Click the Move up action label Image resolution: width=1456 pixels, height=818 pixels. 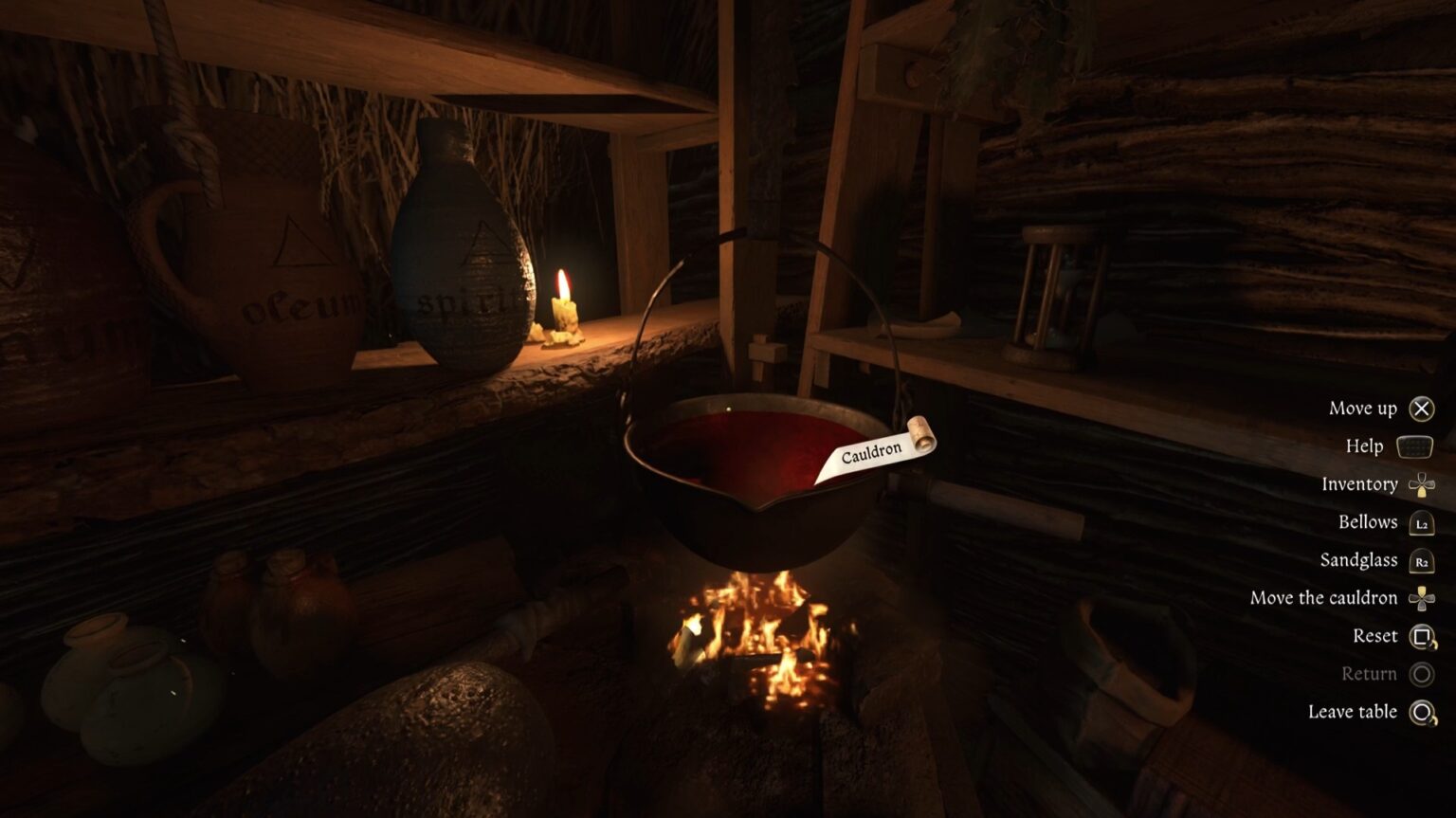click(x=1363, y=408)
